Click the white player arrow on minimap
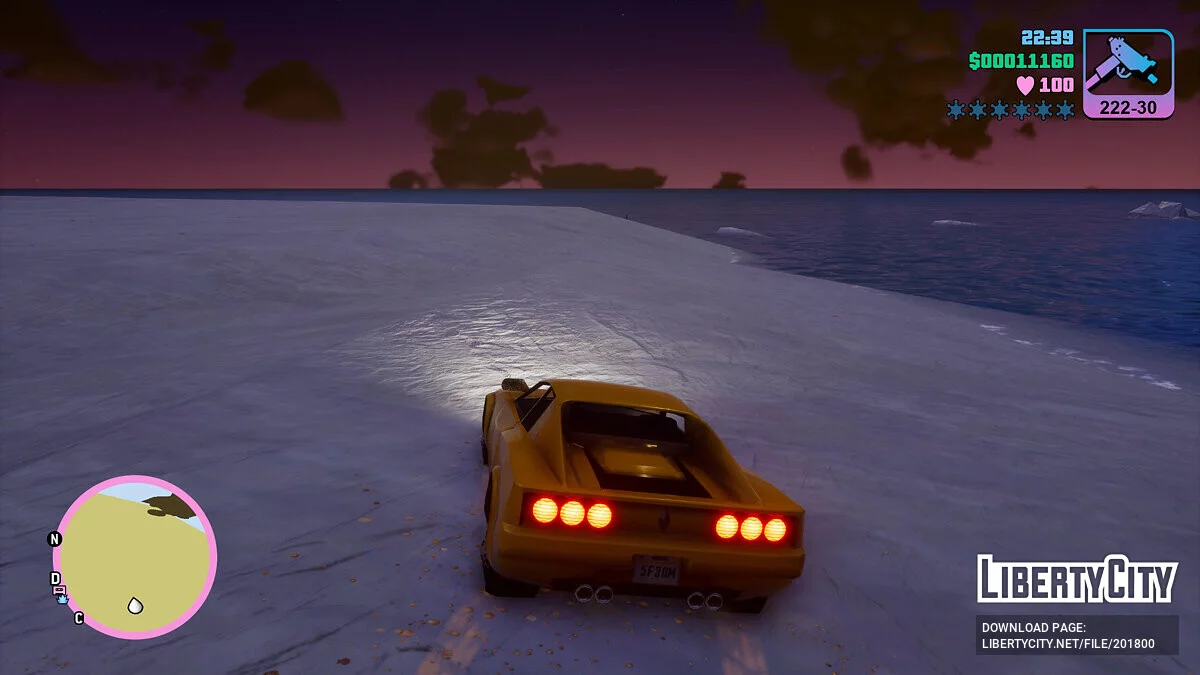1200x675 pixels. 135,605
